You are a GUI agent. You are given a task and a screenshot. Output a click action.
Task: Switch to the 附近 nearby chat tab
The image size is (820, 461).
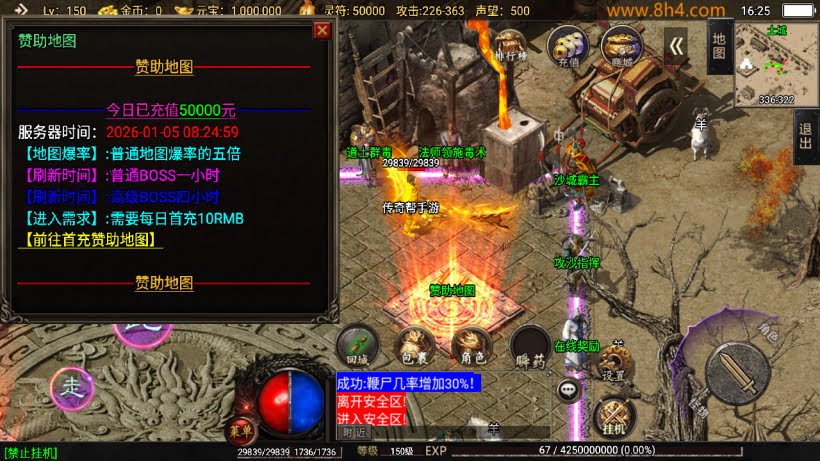354,432
